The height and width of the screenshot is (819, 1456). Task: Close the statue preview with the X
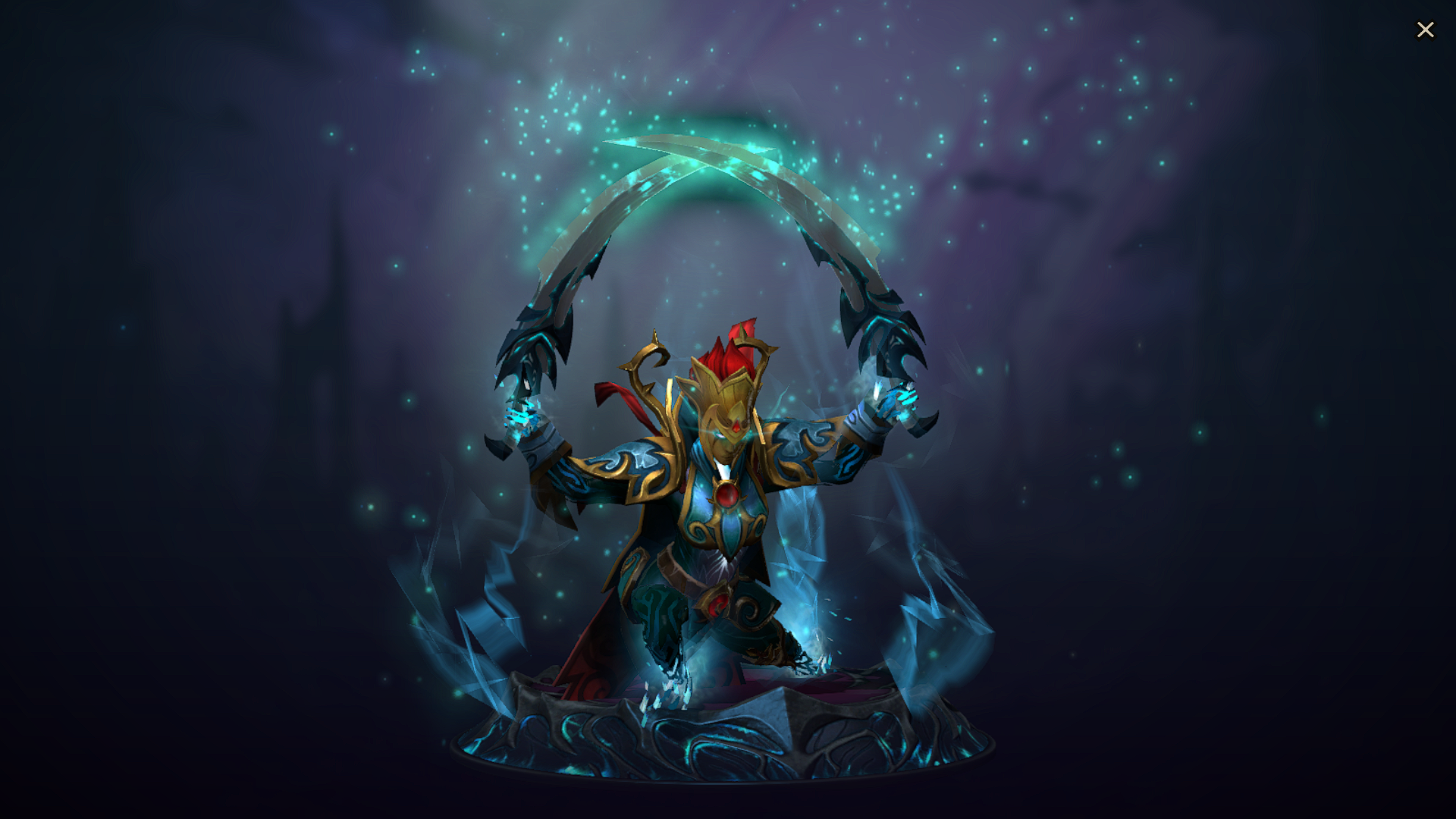1426,30
